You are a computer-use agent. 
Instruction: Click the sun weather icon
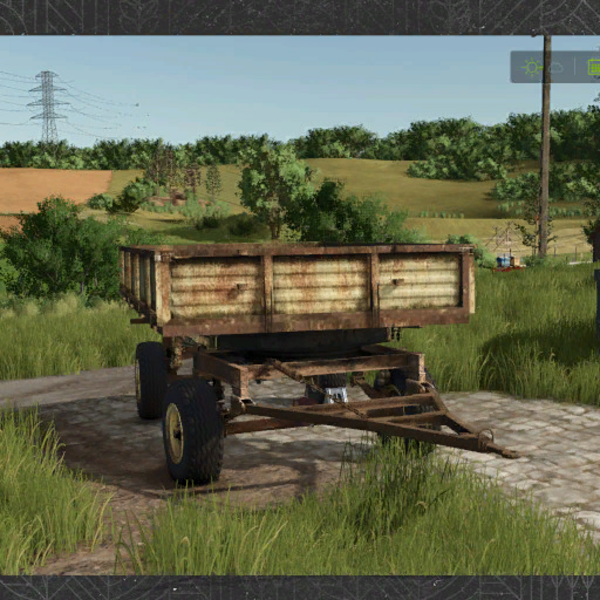click(533, 67)
